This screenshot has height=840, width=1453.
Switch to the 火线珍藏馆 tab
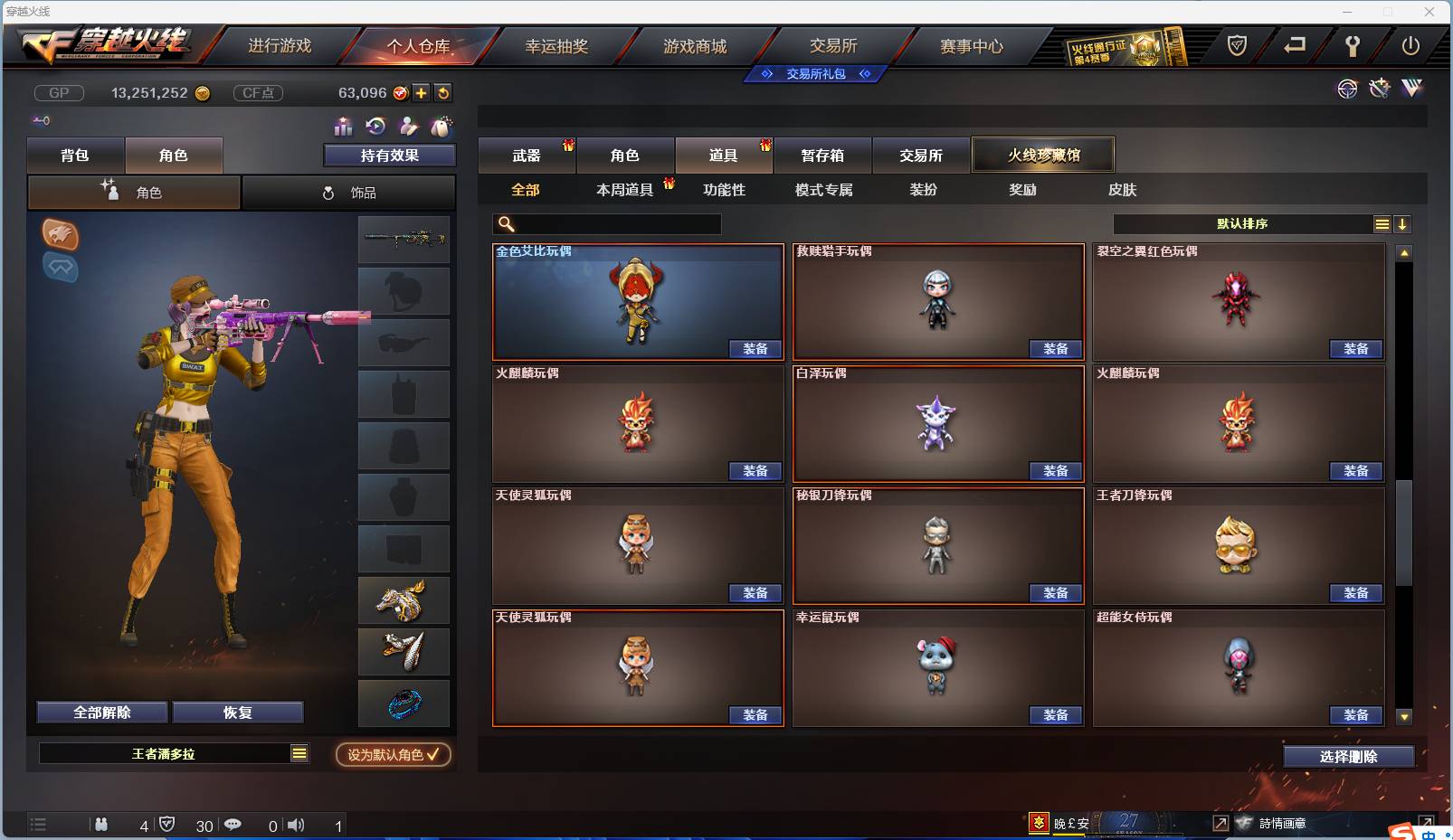click(1043, 155)
